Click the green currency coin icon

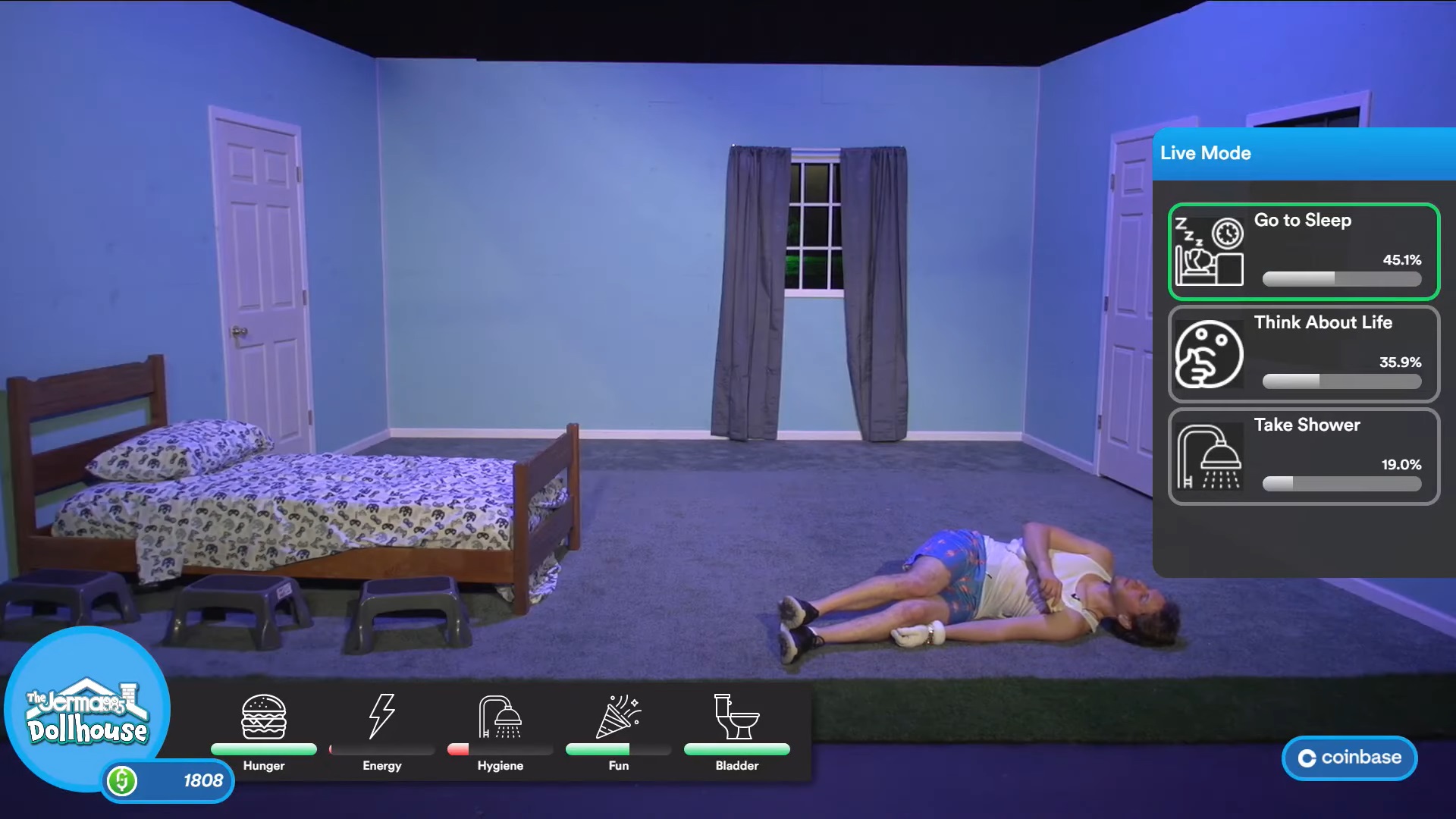coord(121,780)
